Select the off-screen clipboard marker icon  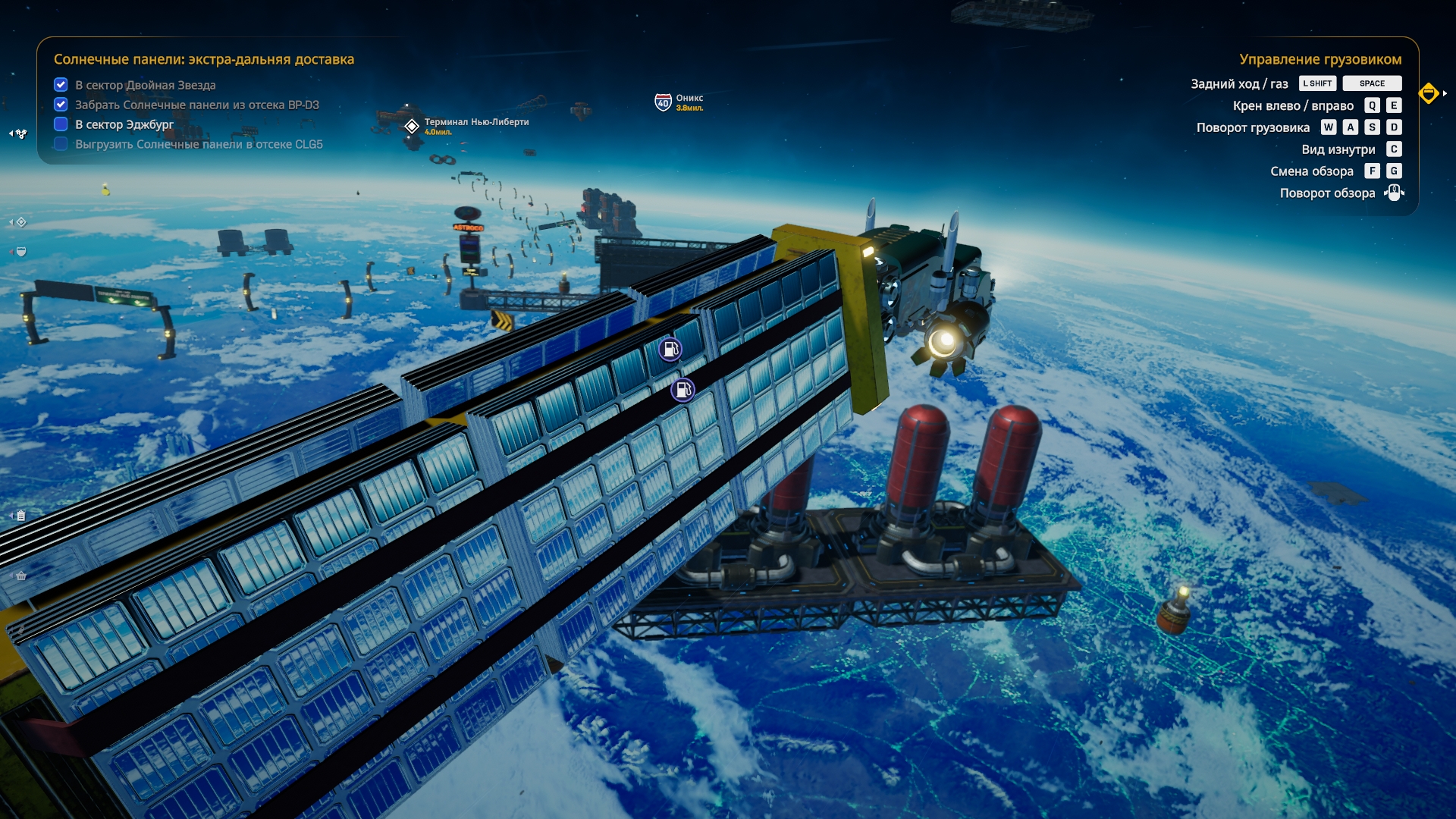[x=21, y=516]
